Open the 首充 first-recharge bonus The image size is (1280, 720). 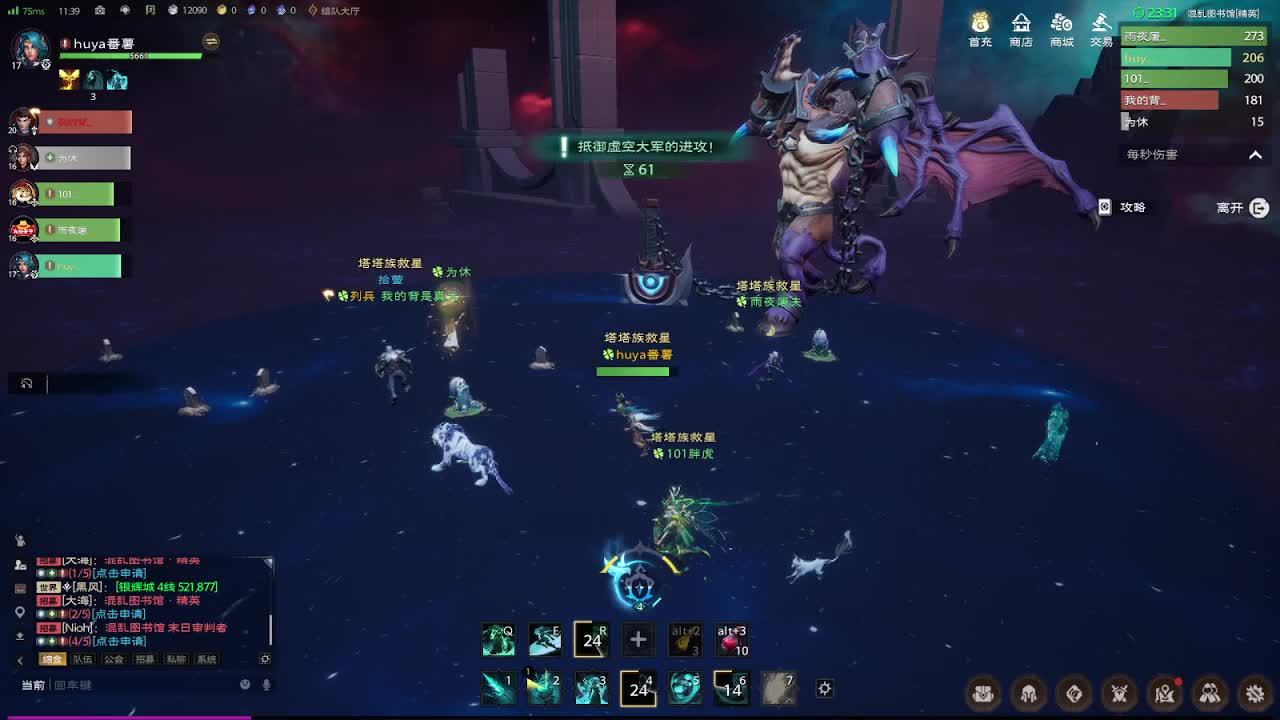click(x=980, y=29)
